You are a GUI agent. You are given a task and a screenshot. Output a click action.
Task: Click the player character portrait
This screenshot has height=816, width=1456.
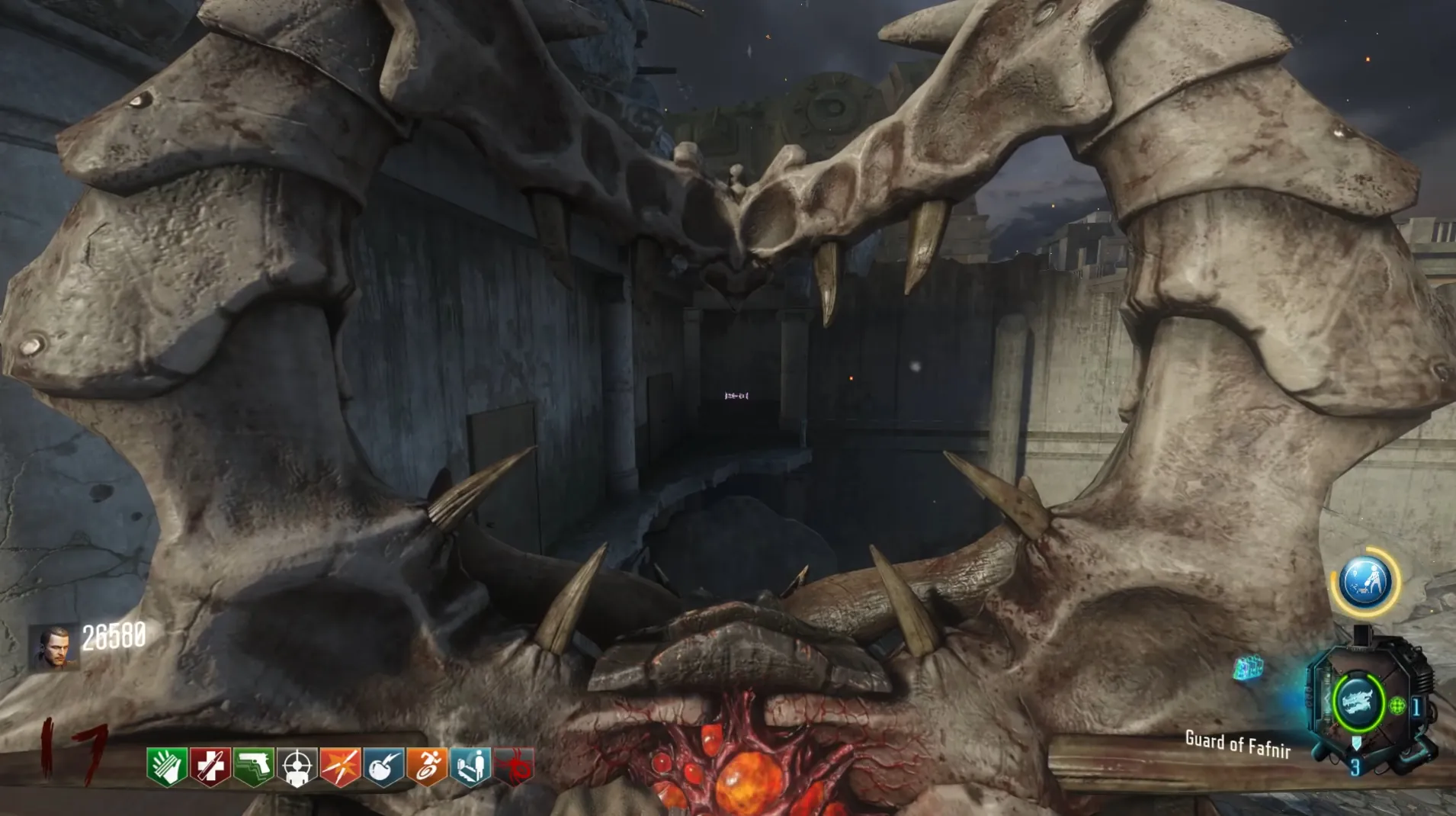click(x=54, y=648)
